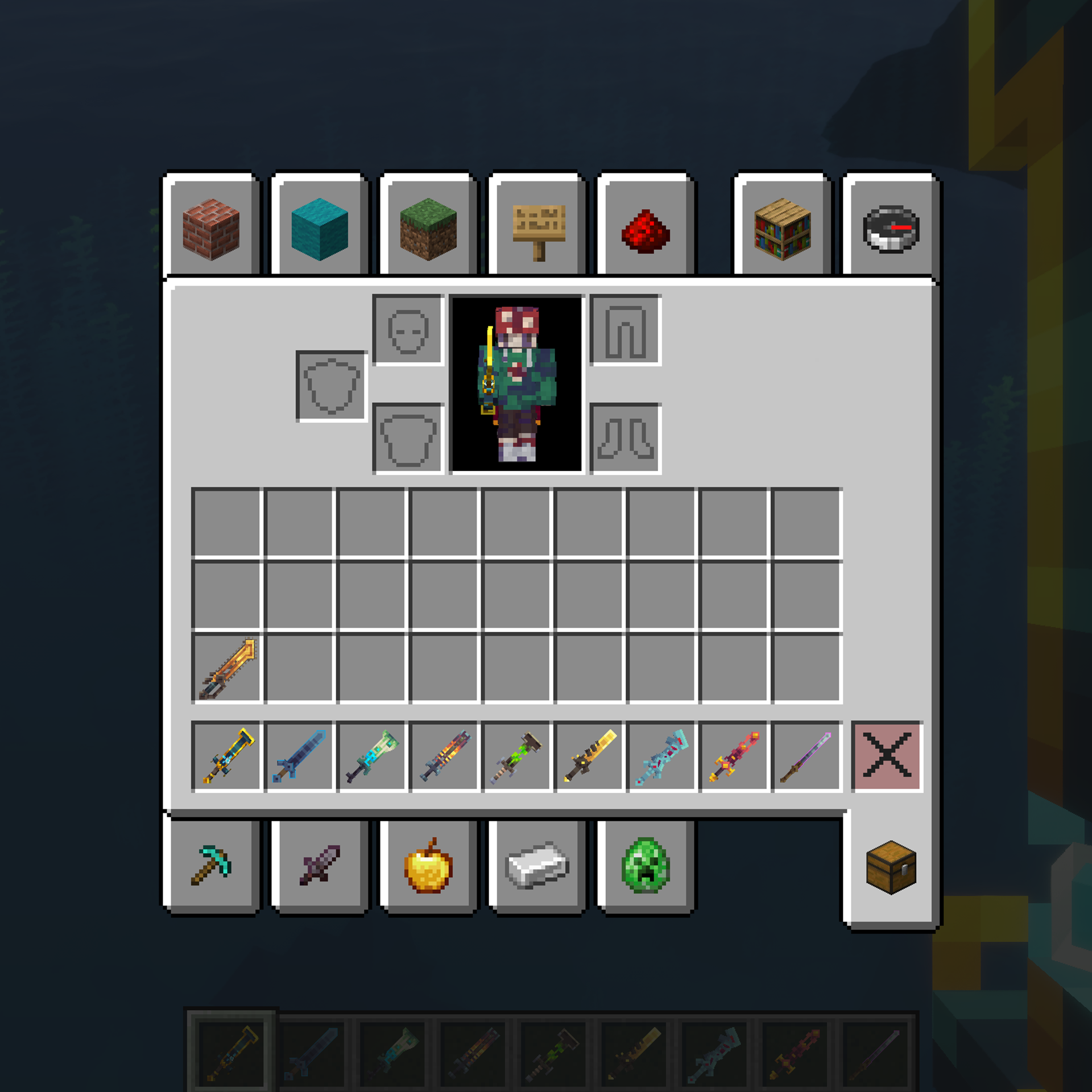1092x1092 pixels.
Task: Select the iron ingot ingredients tab
Action: click(537, 865)
